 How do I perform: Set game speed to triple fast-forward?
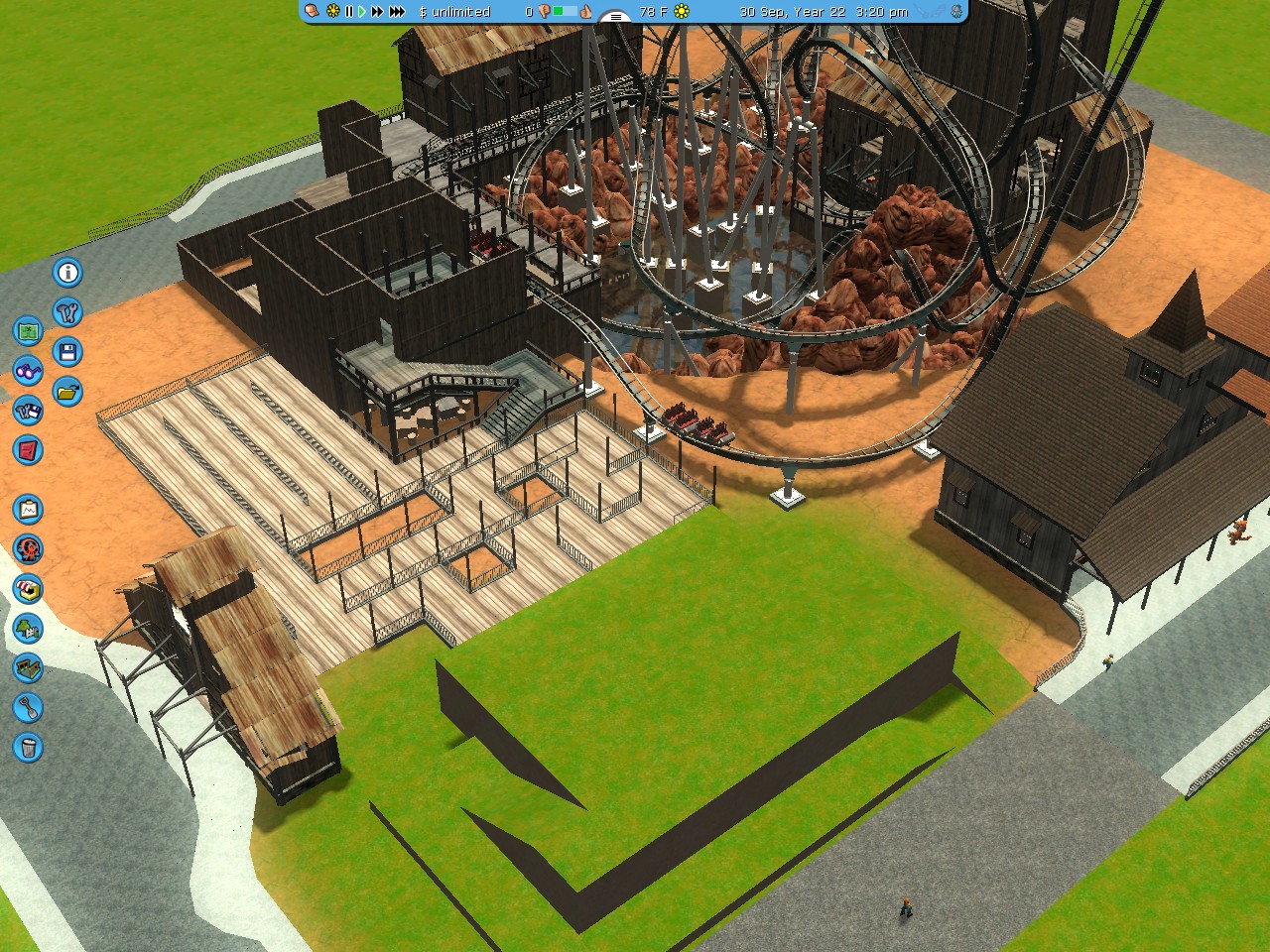397,12
